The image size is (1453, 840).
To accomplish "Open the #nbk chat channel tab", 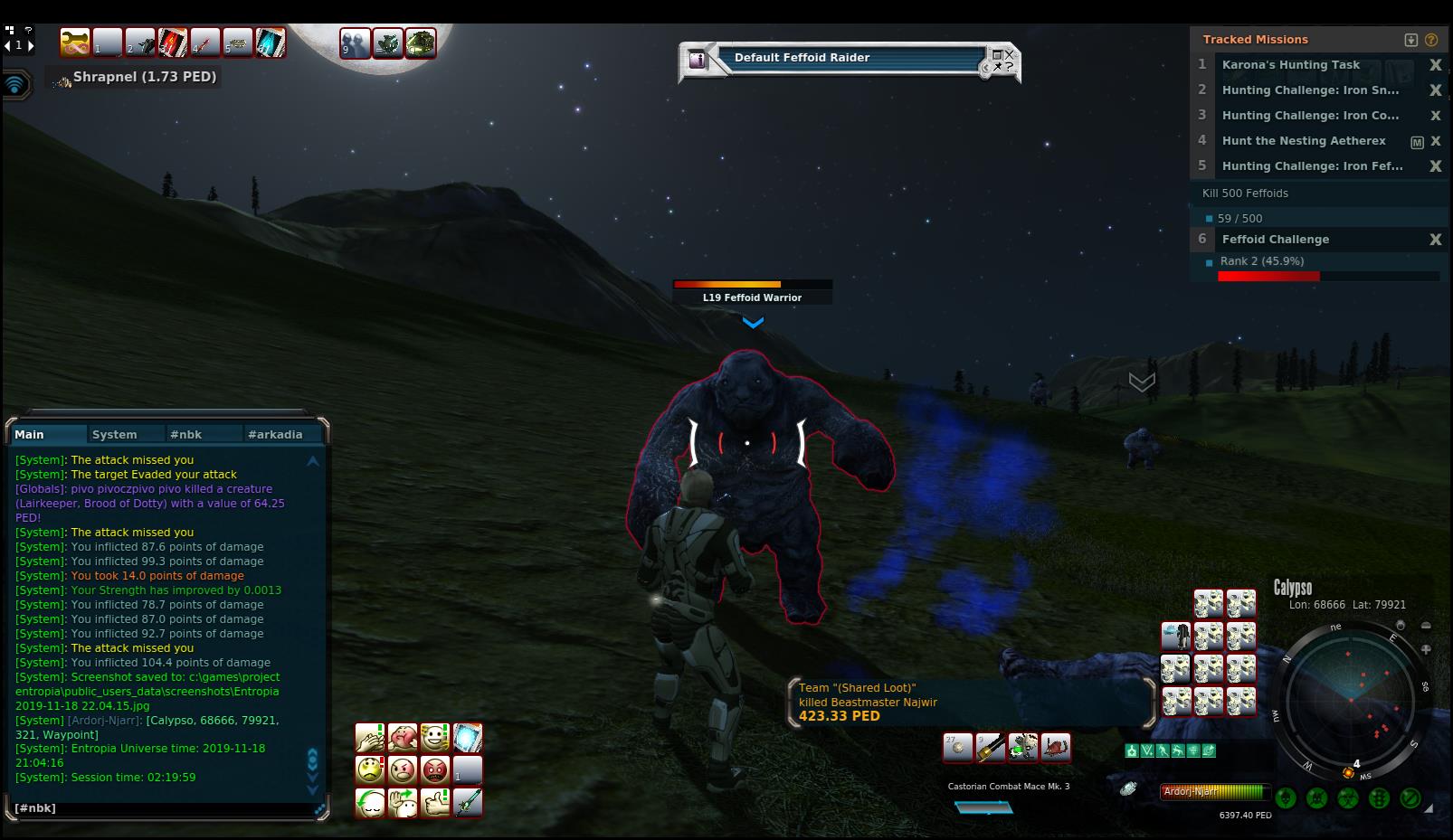I will pos(185,435).
